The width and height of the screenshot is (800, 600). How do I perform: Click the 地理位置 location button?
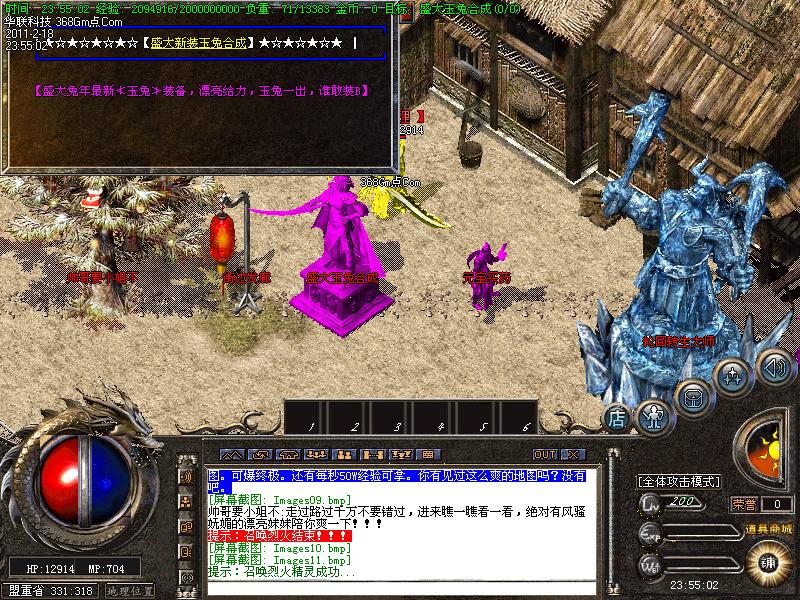pyautogui.click(x=130, y=591)
